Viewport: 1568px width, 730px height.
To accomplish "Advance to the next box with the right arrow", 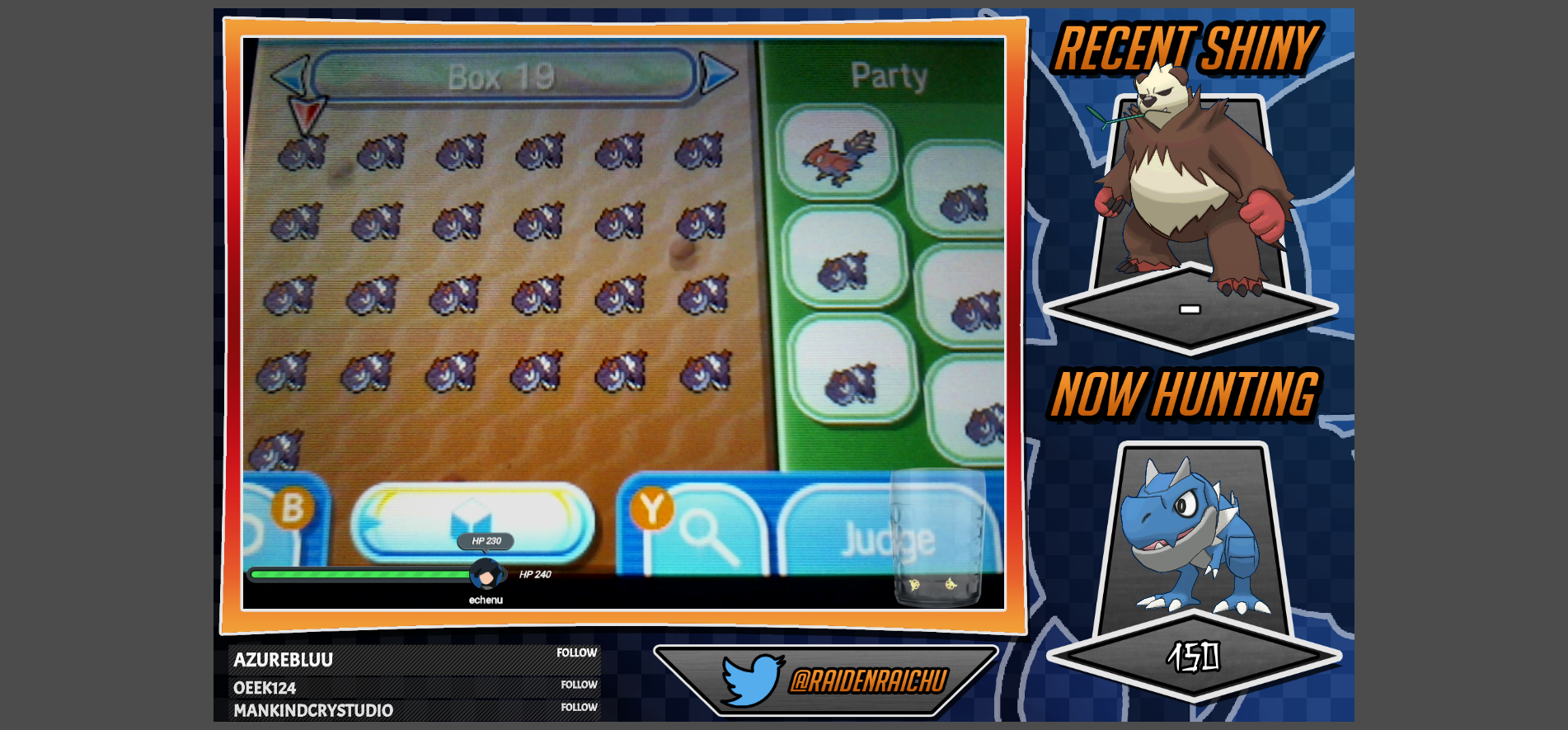I will tap(716, 74).
